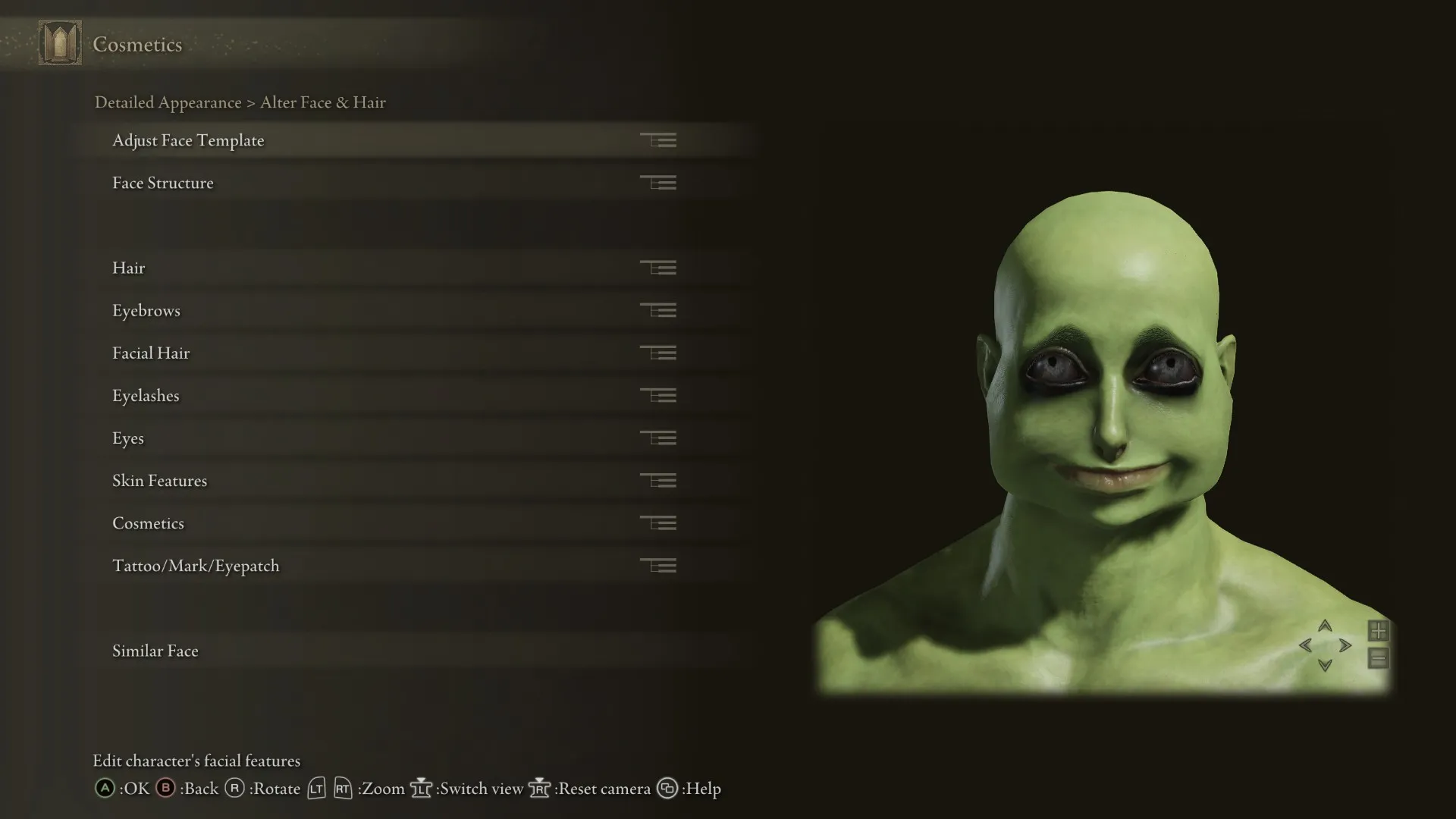The width and height of the screenshot is (1456, 819).
Task: Open the Similar Face option
Action: [155, 651]
